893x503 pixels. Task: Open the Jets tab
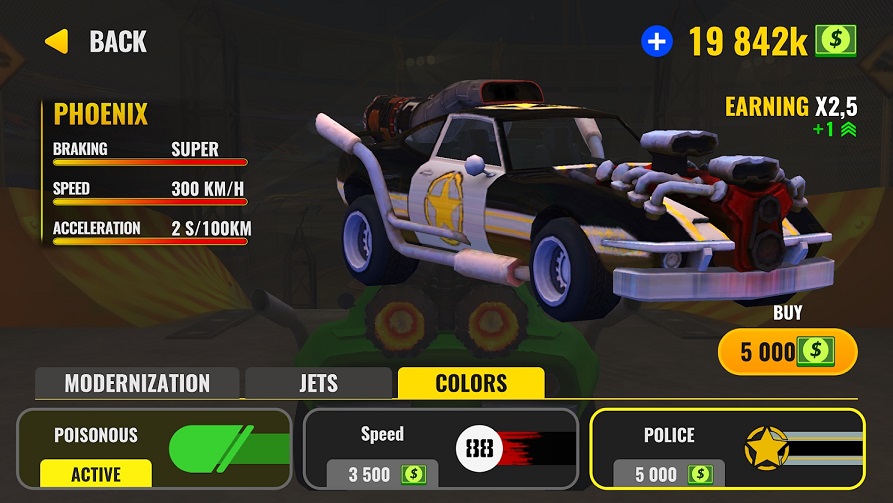[x=318, y=383]
